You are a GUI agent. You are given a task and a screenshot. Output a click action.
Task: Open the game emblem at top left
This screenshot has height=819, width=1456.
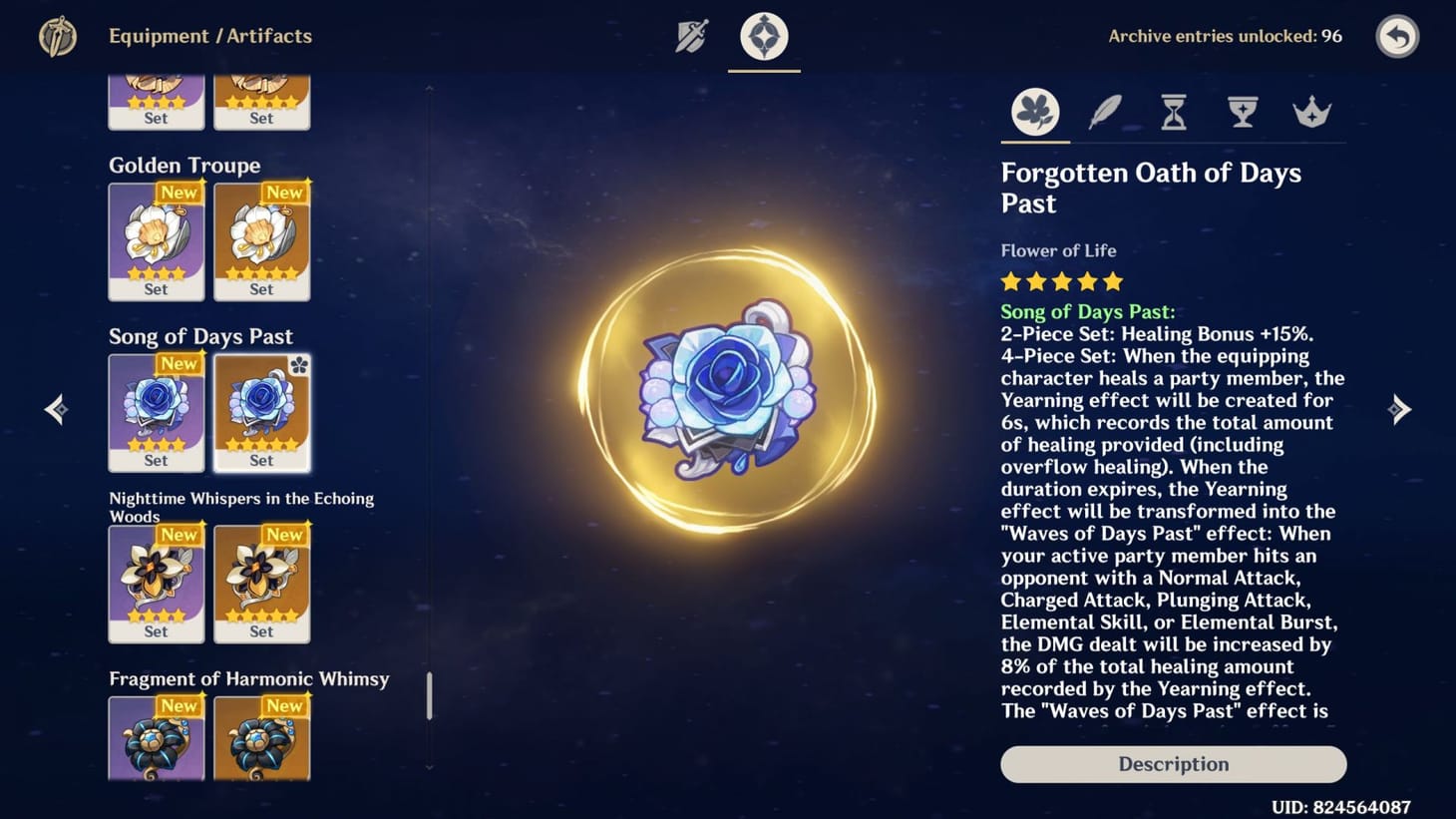[x=57, y=36]
